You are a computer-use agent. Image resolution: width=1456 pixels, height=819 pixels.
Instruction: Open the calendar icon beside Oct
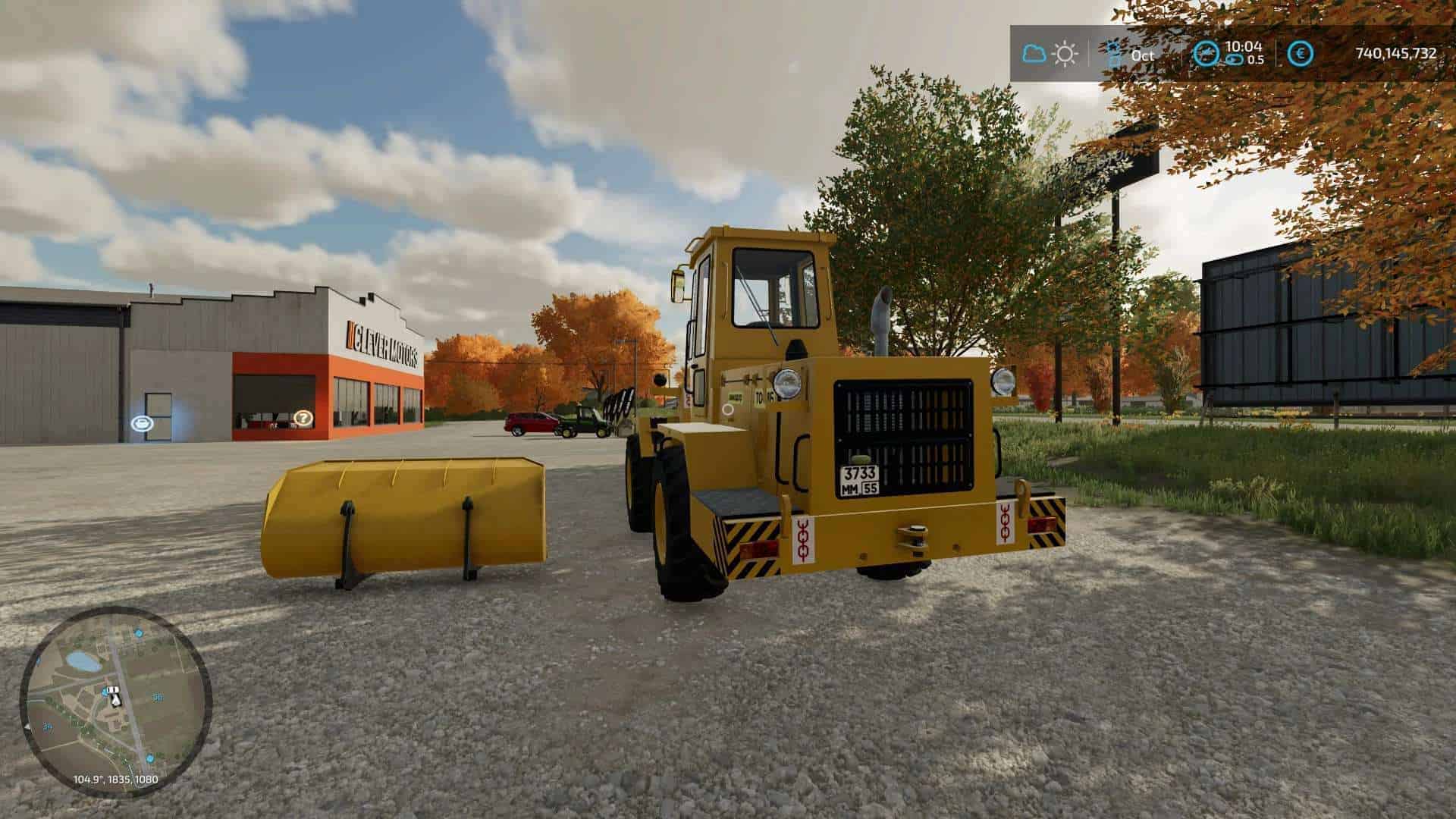pos(1114,53)
